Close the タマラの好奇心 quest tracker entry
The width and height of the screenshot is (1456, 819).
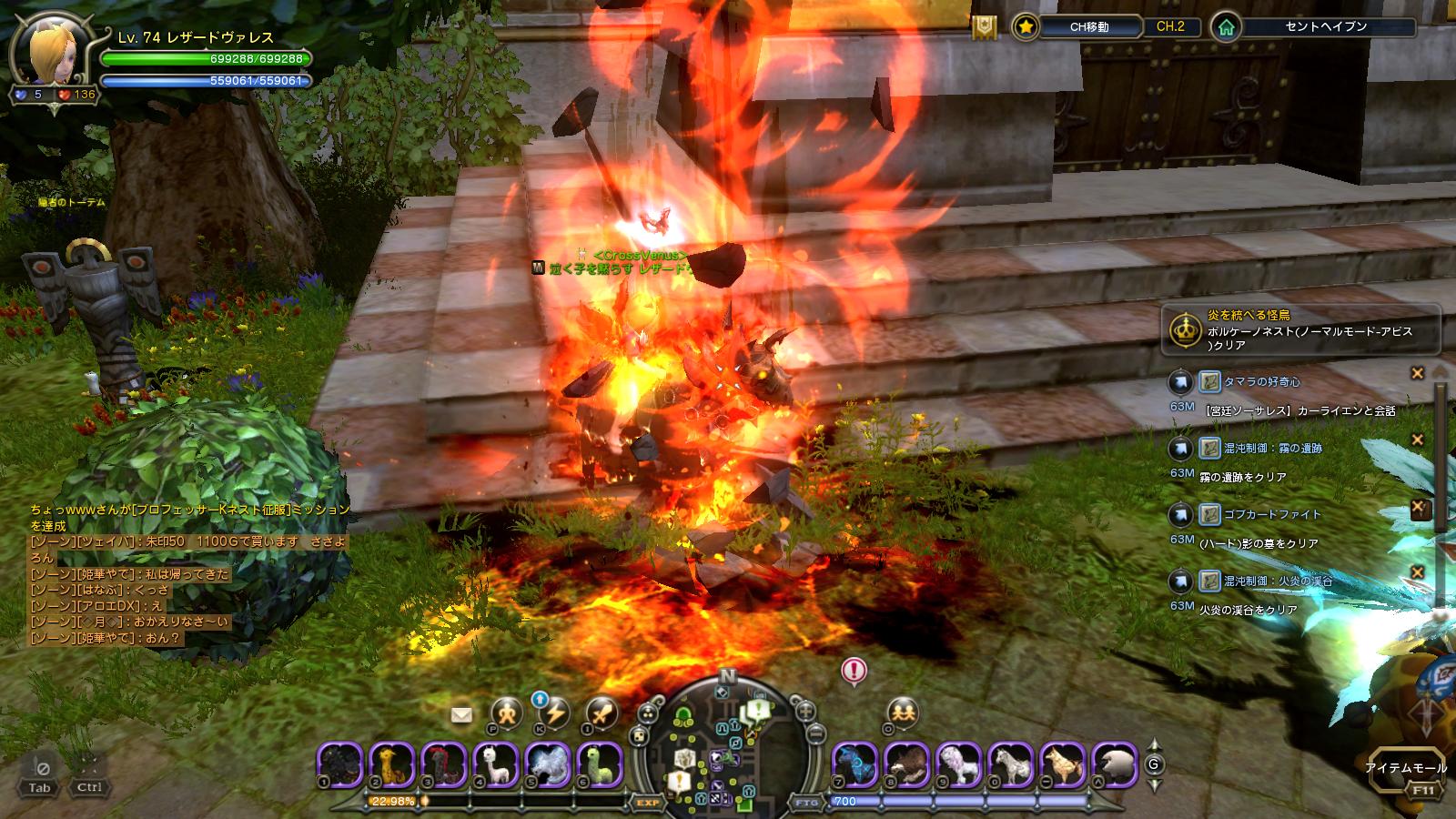point(1417,373)
